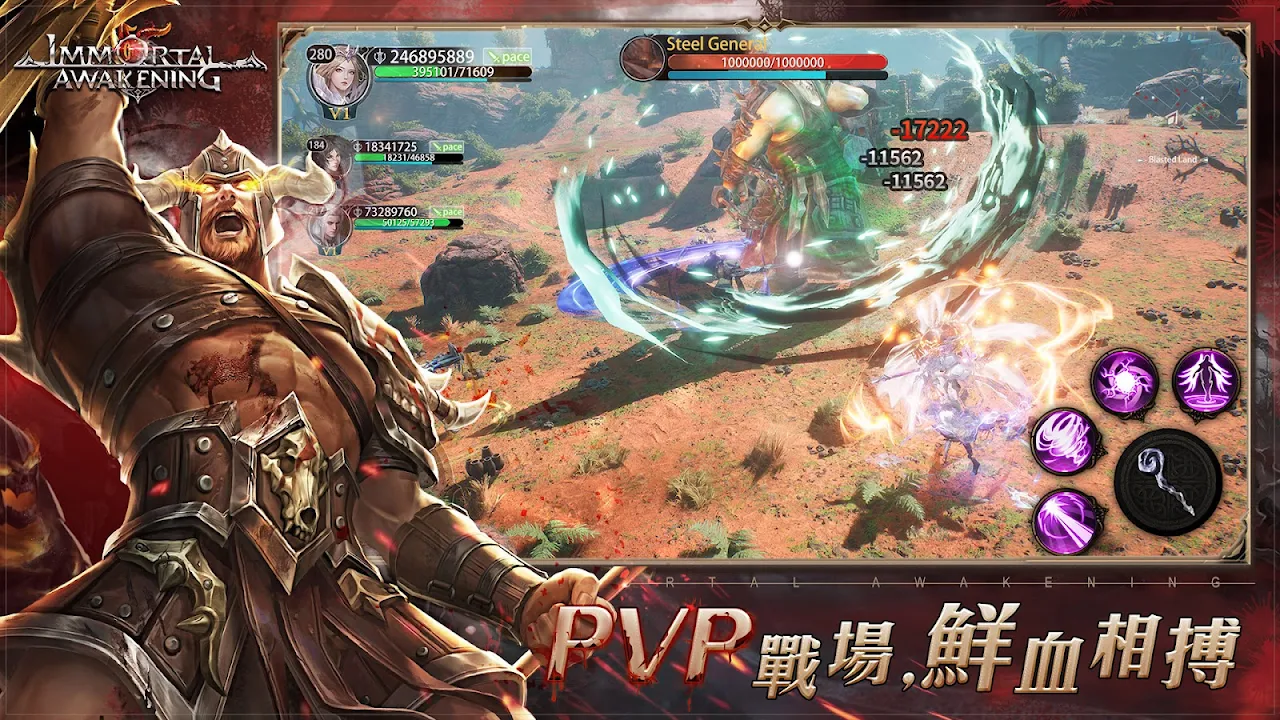Image resolution: width=1280 pixels, height=720 pixels.
Task: Toggle the main player's pace mode button
Action: pos(507,57)
